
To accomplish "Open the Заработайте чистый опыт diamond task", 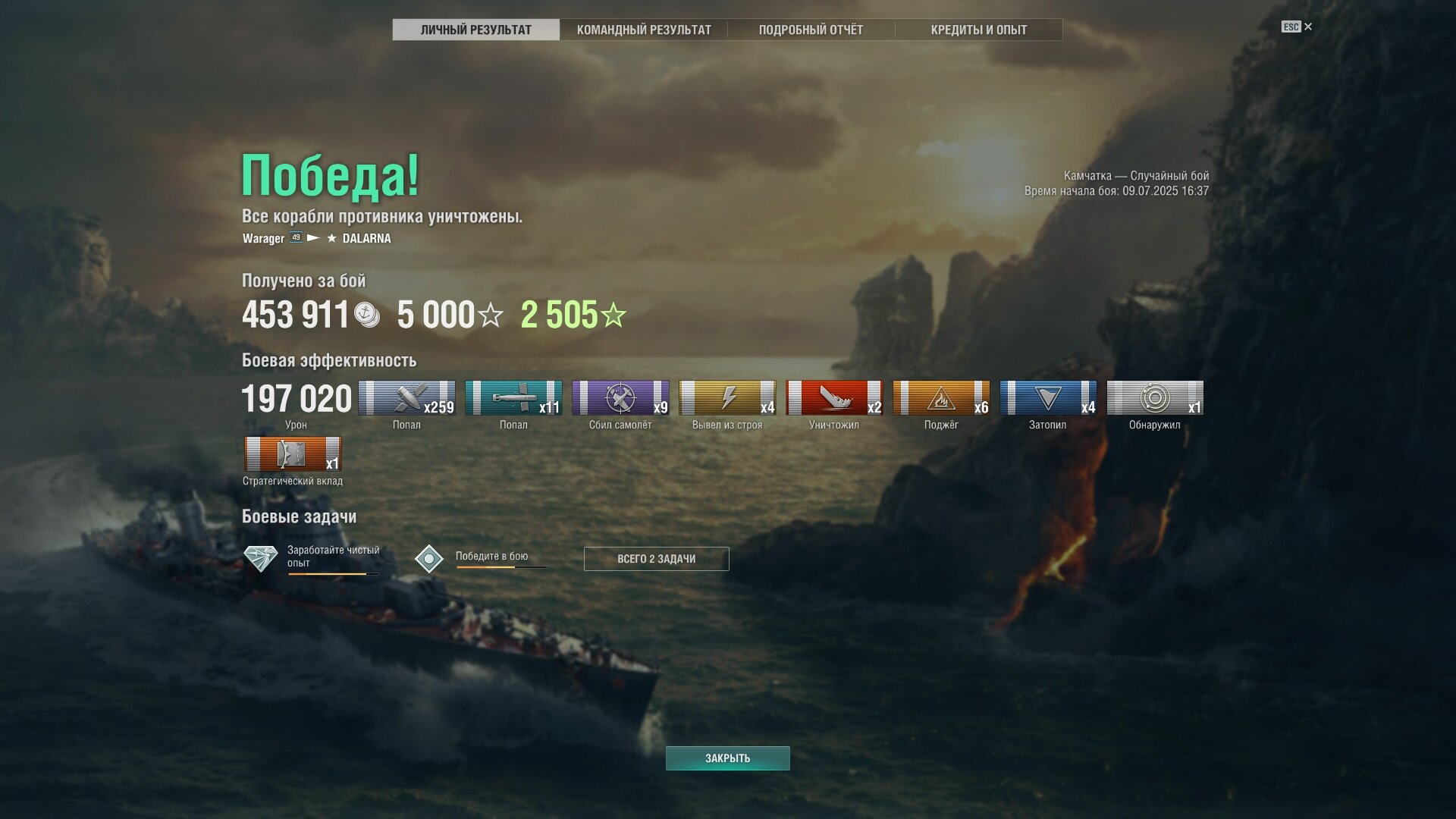I will [x=261, y=558].
